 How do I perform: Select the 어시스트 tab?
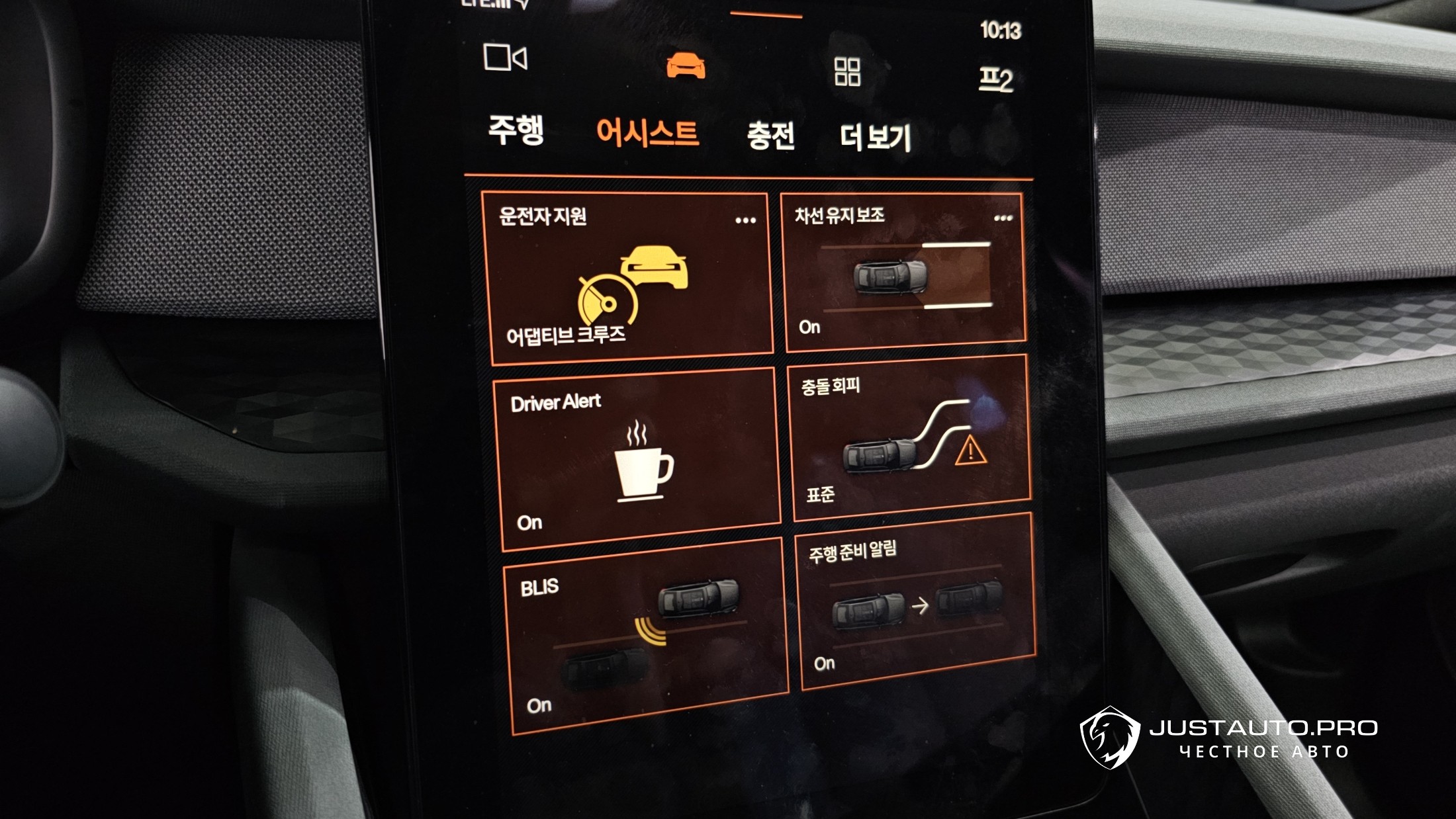647,134
